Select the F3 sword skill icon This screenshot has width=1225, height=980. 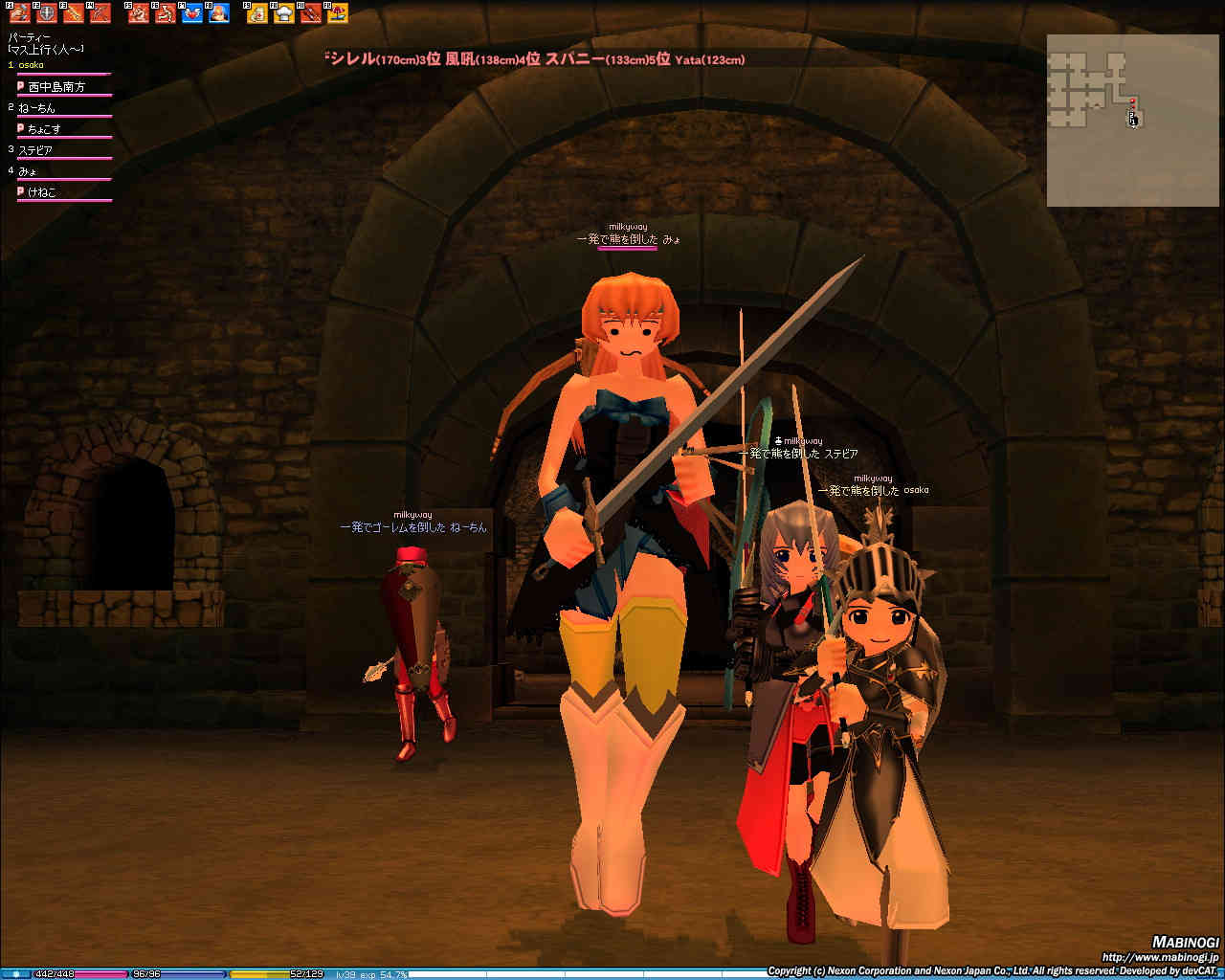(74, 13)
